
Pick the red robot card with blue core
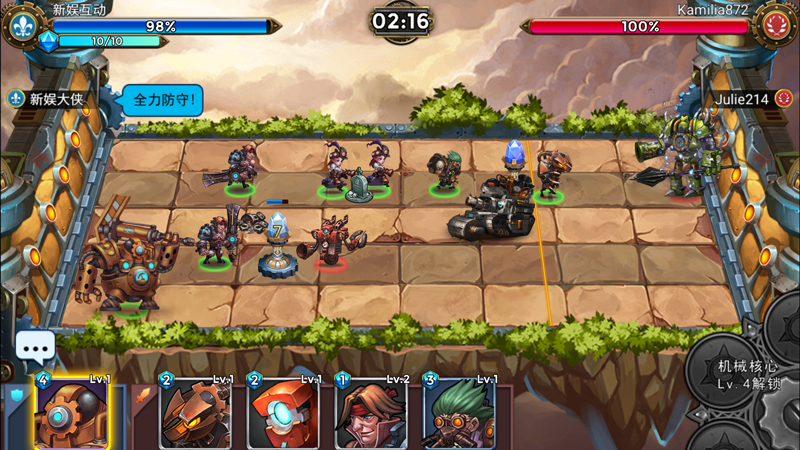click(283, 414)
